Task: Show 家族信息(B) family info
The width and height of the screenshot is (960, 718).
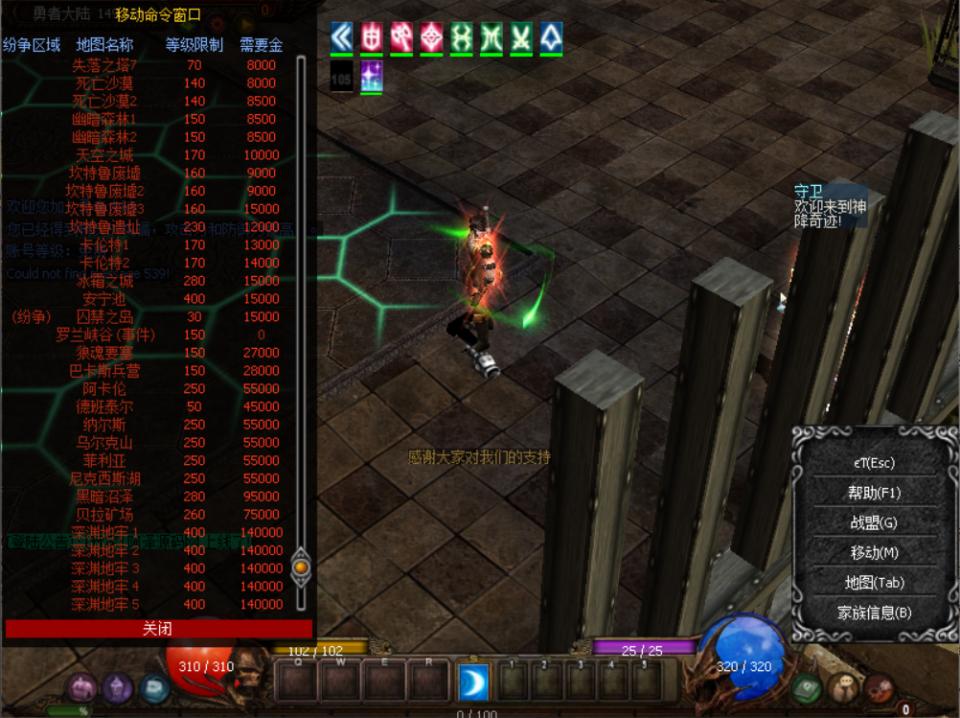Action: coord(873,612)
